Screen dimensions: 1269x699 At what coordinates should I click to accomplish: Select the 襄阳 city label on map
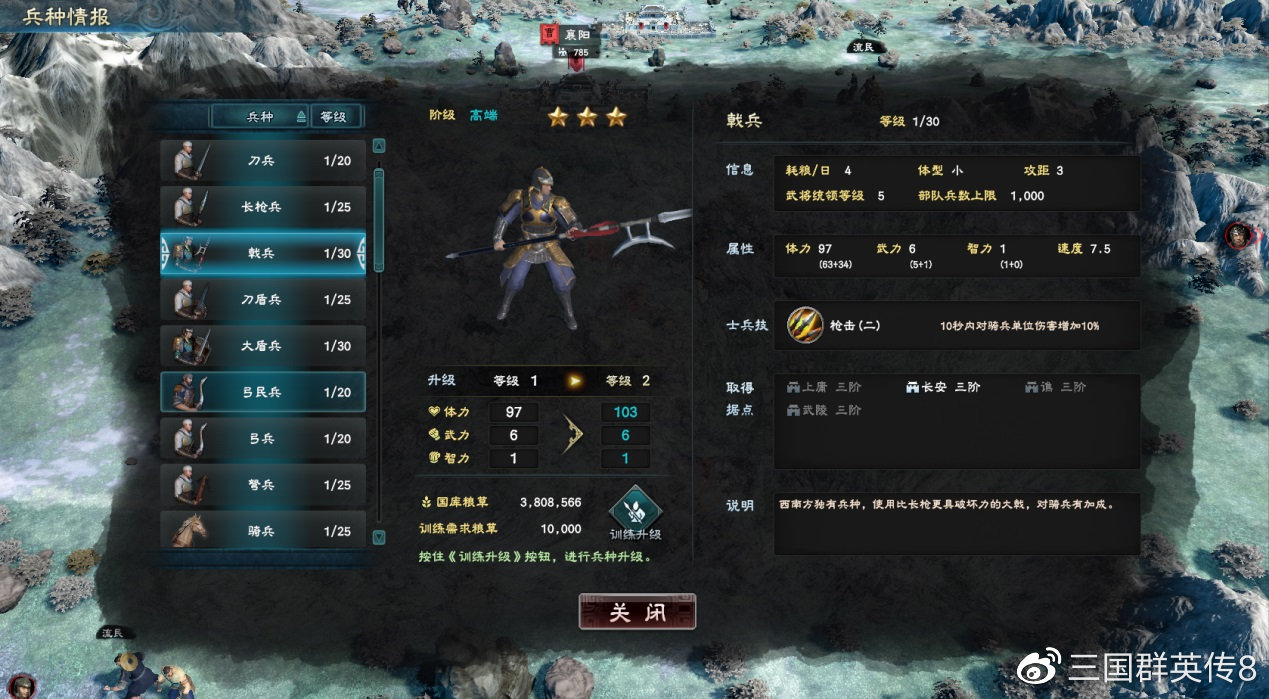pyautogui.click(x=575, y=34)
